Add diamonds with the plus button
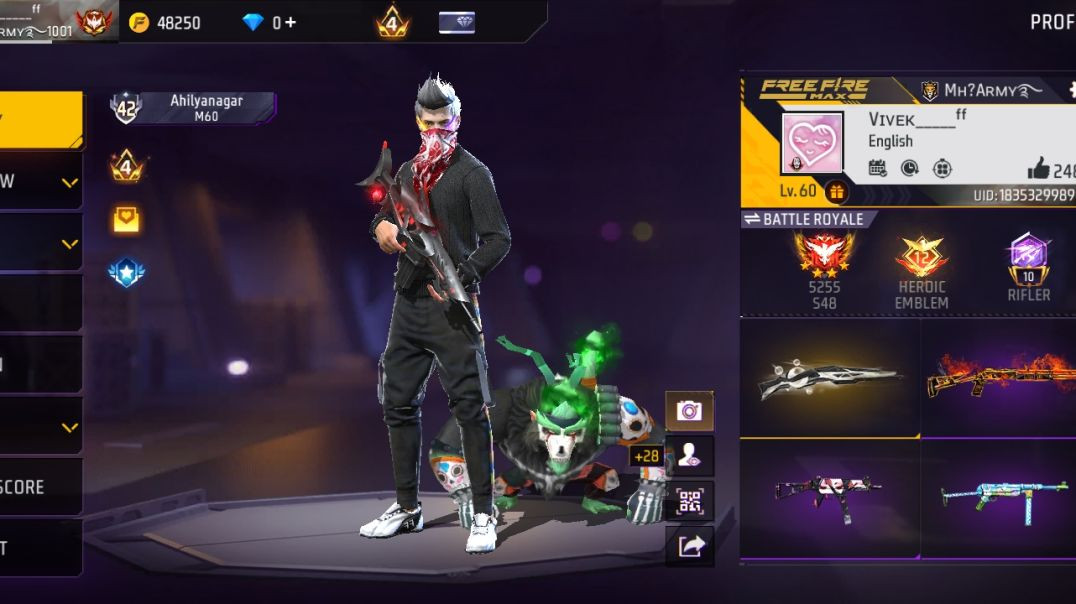 290,22
